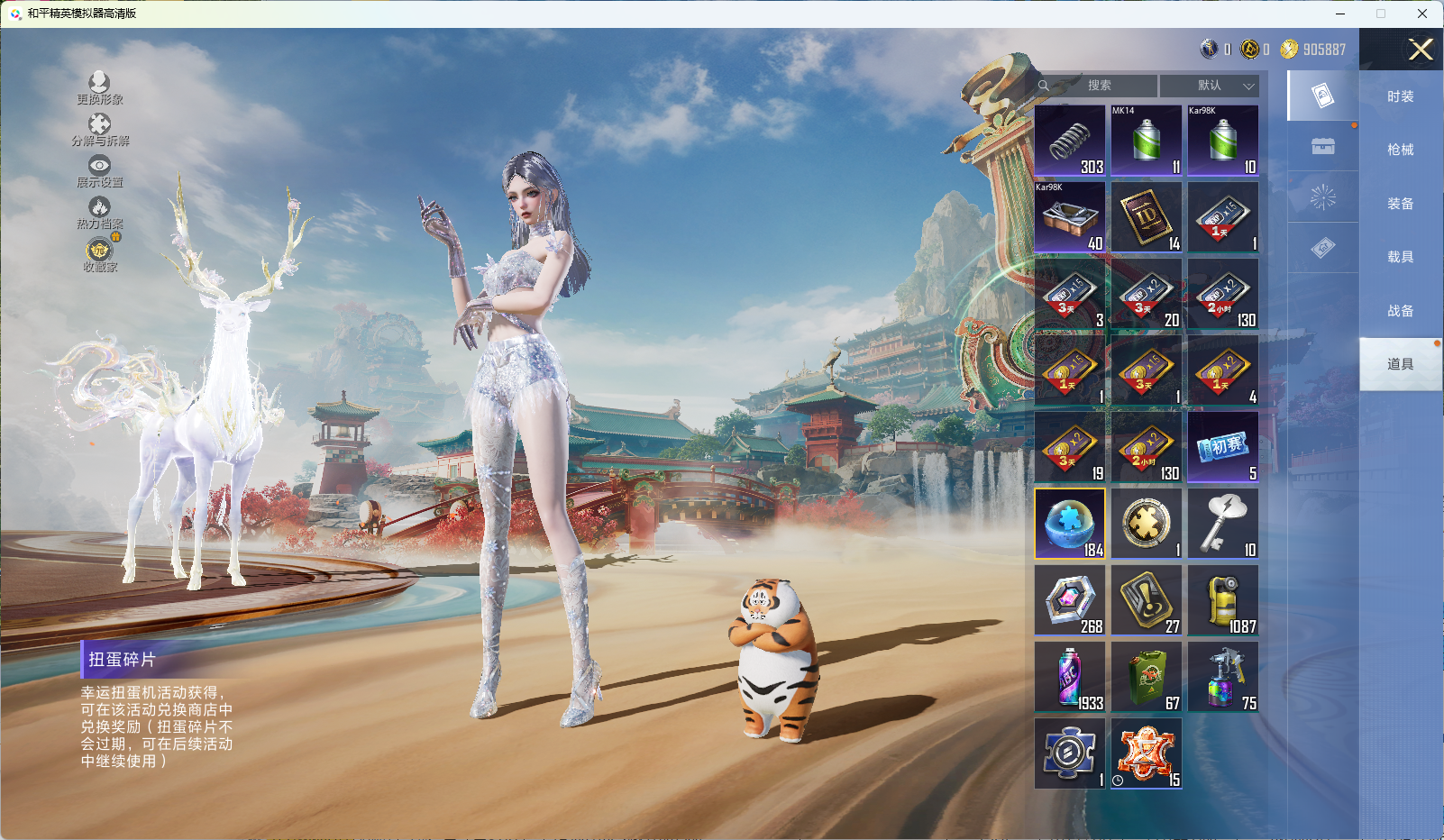Open 展示设置 eye icon
This screenshot has width=1444, height=840.
click(x=99, y=166)
